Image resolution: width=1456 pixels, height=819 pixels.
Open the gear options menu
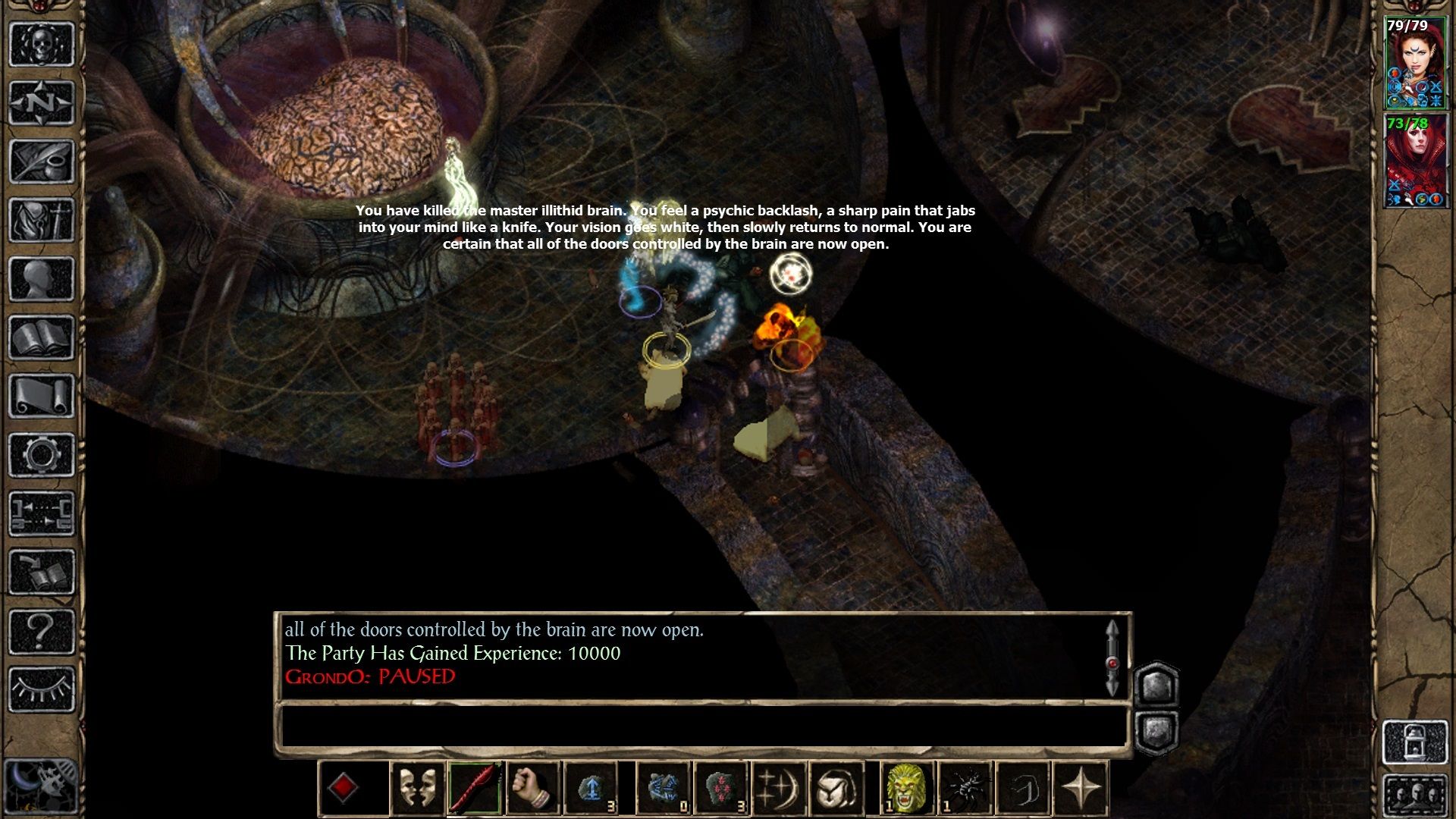(42, 455)
